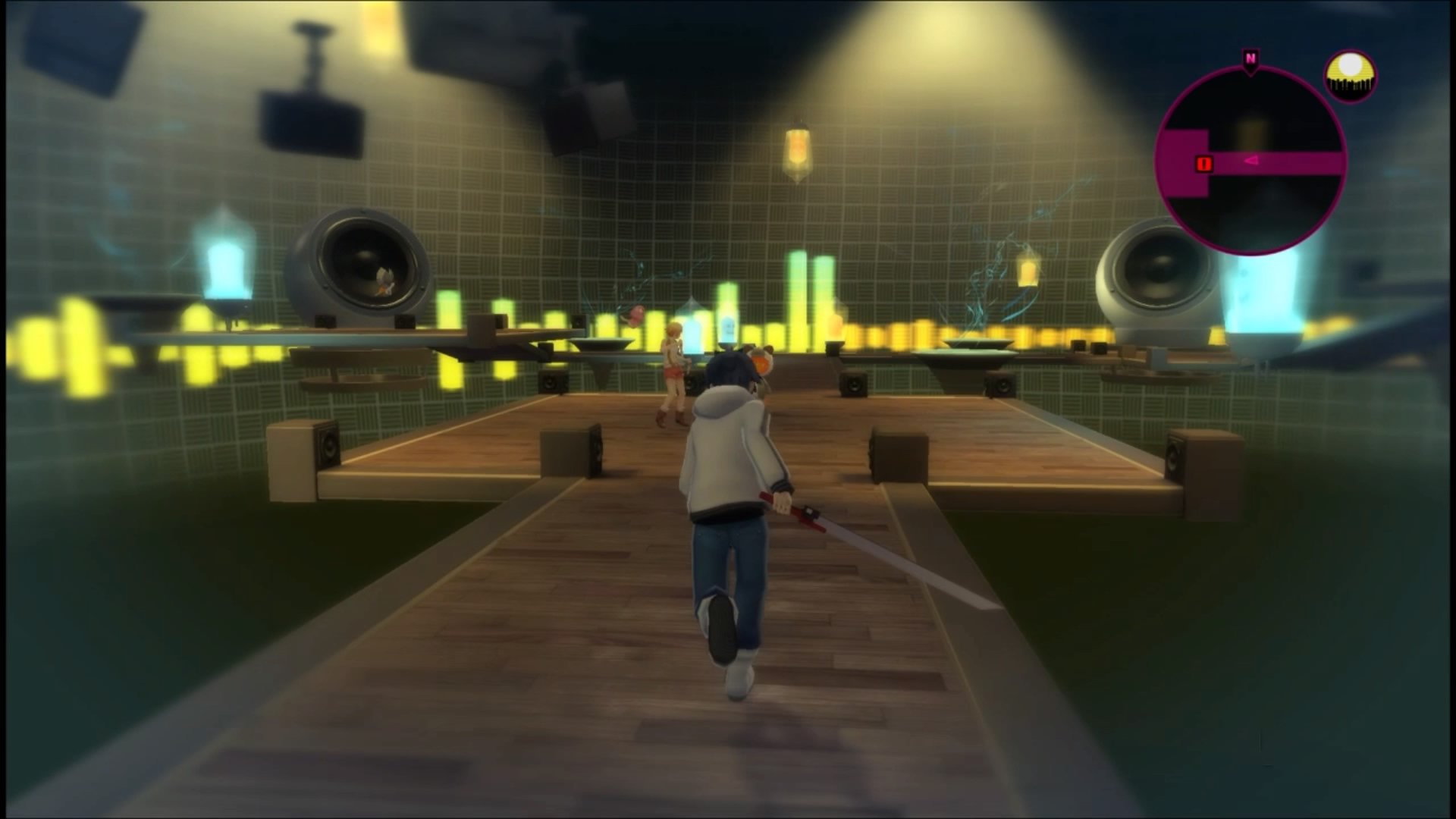This screenshot has height=819, width=1456.
Task: Click the red objective marker inside the minimap
Action: [1203, 162]
